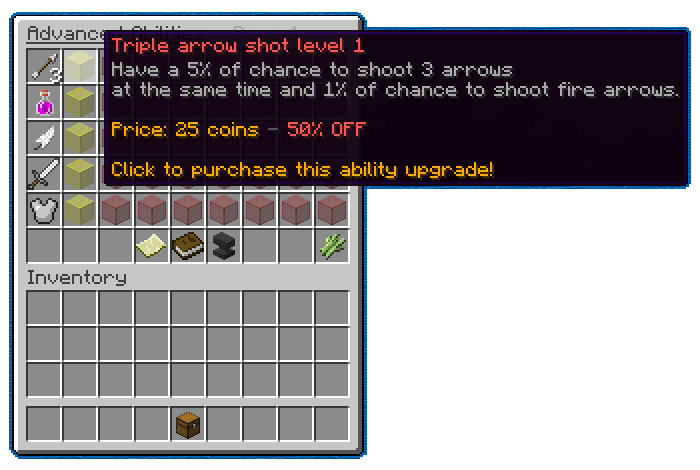The width and height of the screenshot is (700, 470).
Task: Click the yellow block beside the potion
Action: (80, 102)
